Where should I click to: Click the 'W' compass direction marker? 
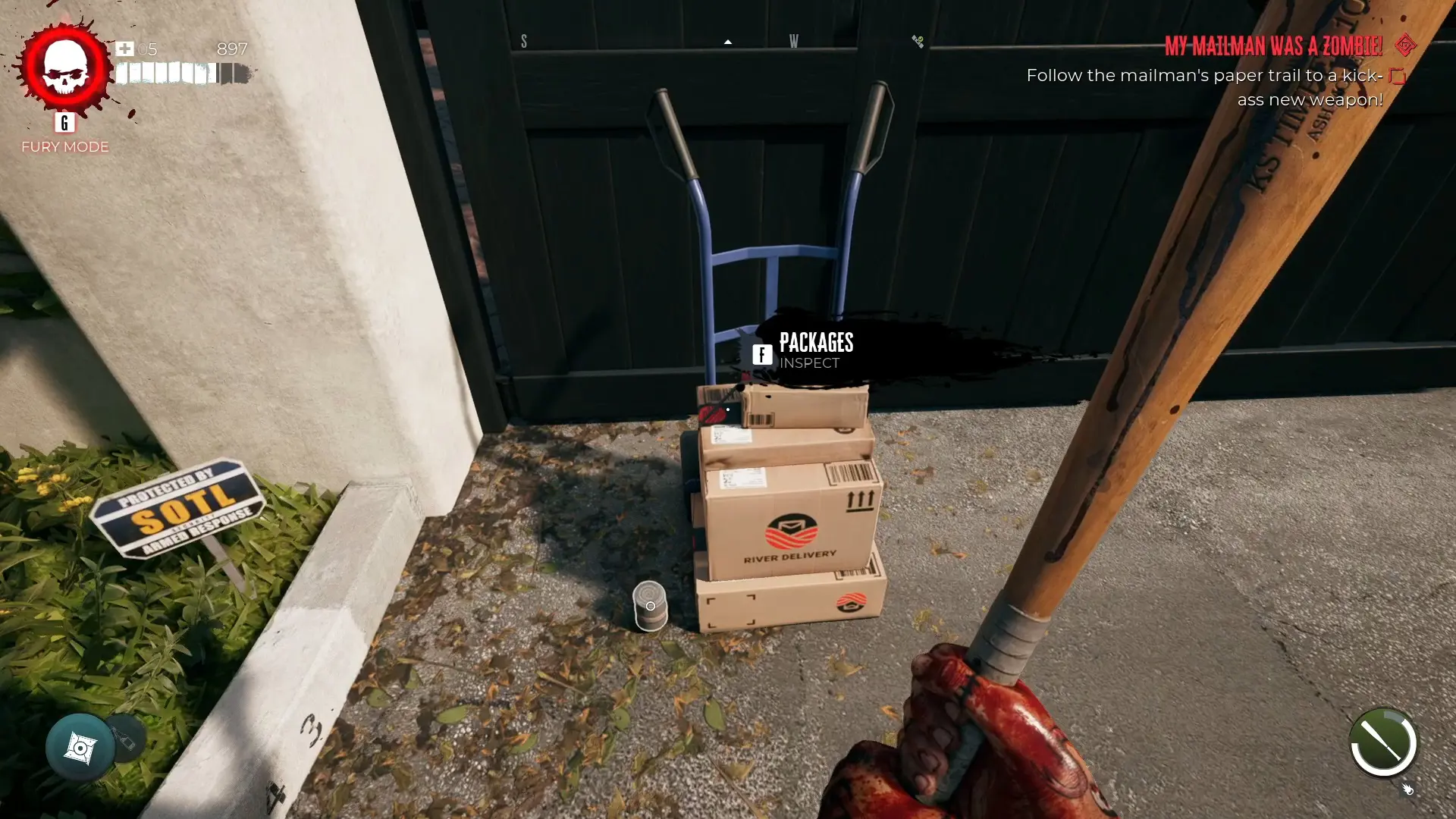[794, 42]
